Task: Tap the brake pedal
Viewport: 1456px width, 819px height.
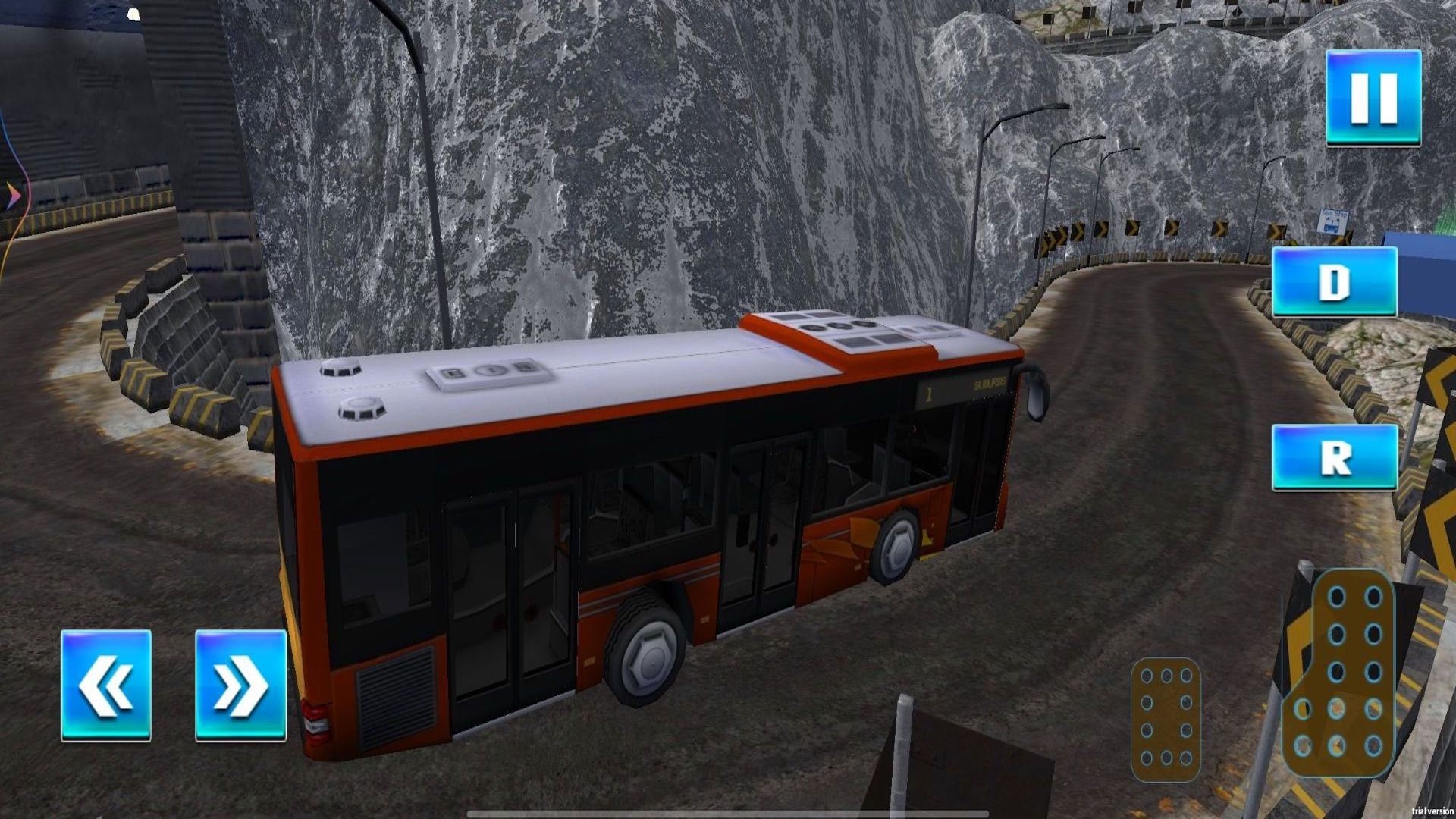Action: coord(1166,719)
